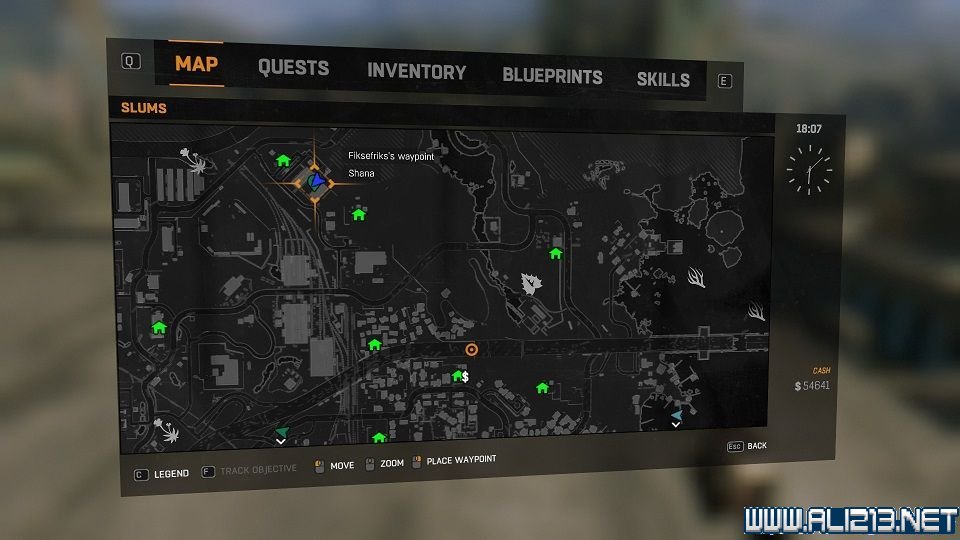Select the dollar sign shop marker
The image size is (960, 540).
pos(465,377)
